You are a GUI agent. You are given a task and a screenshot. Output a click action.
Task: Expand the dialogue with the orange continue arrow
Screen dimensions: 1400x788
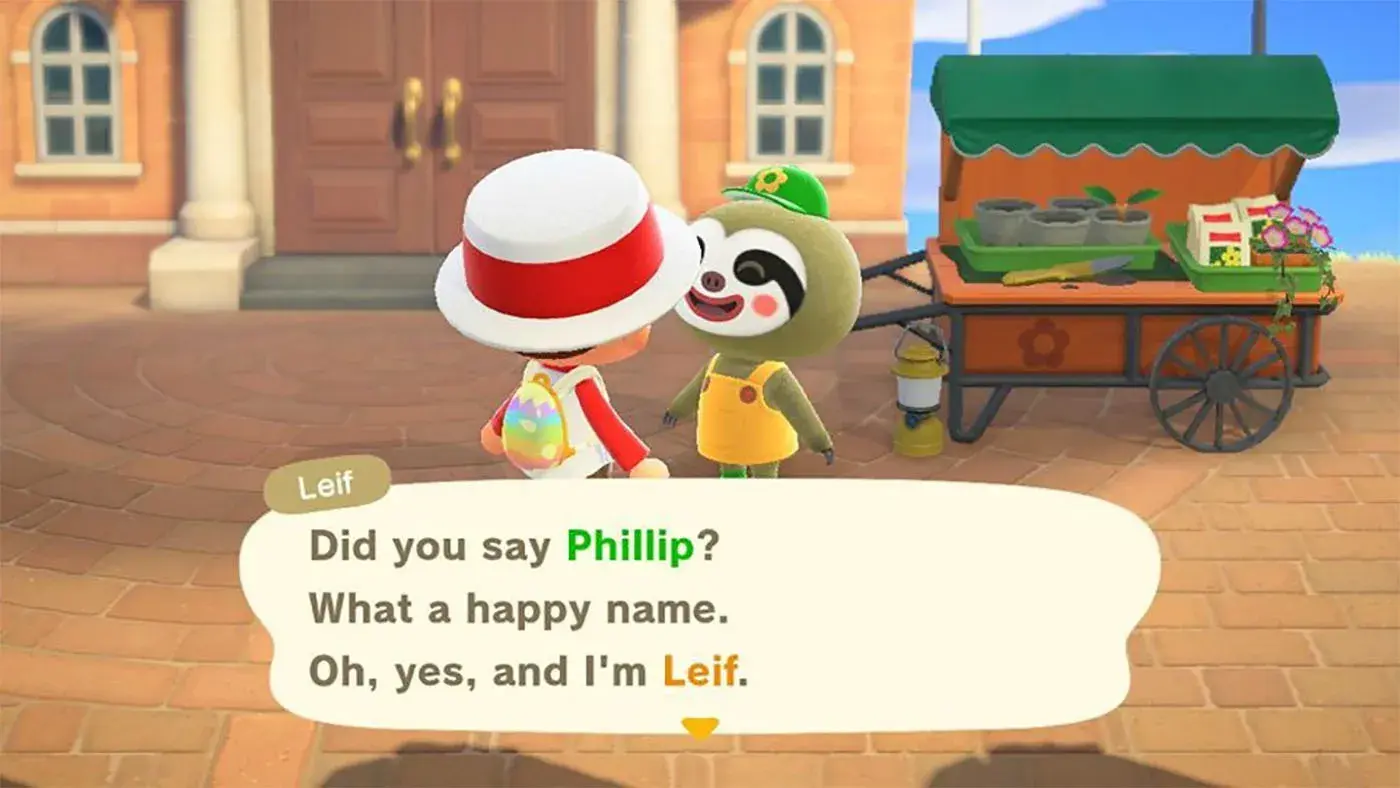(700, 729)
